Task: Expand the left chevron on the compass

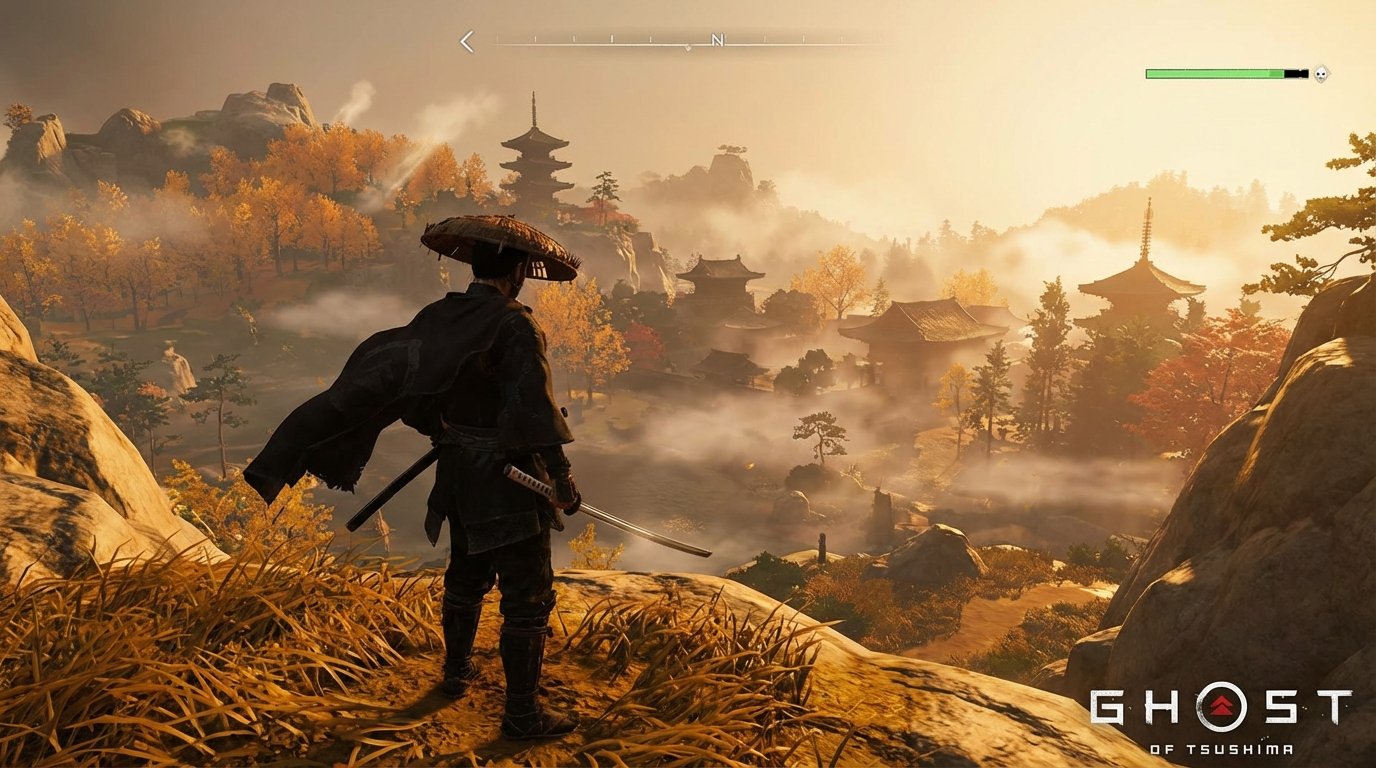Action: click(x=466, y=41)
